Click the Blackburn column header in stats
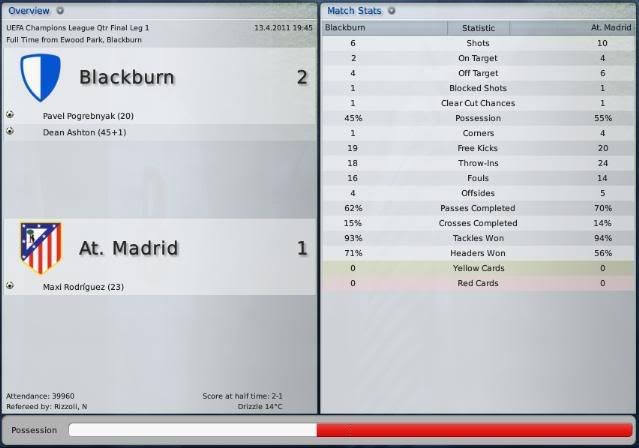Image resolution: width=639 pixels, height=448 pixels. 346,28
